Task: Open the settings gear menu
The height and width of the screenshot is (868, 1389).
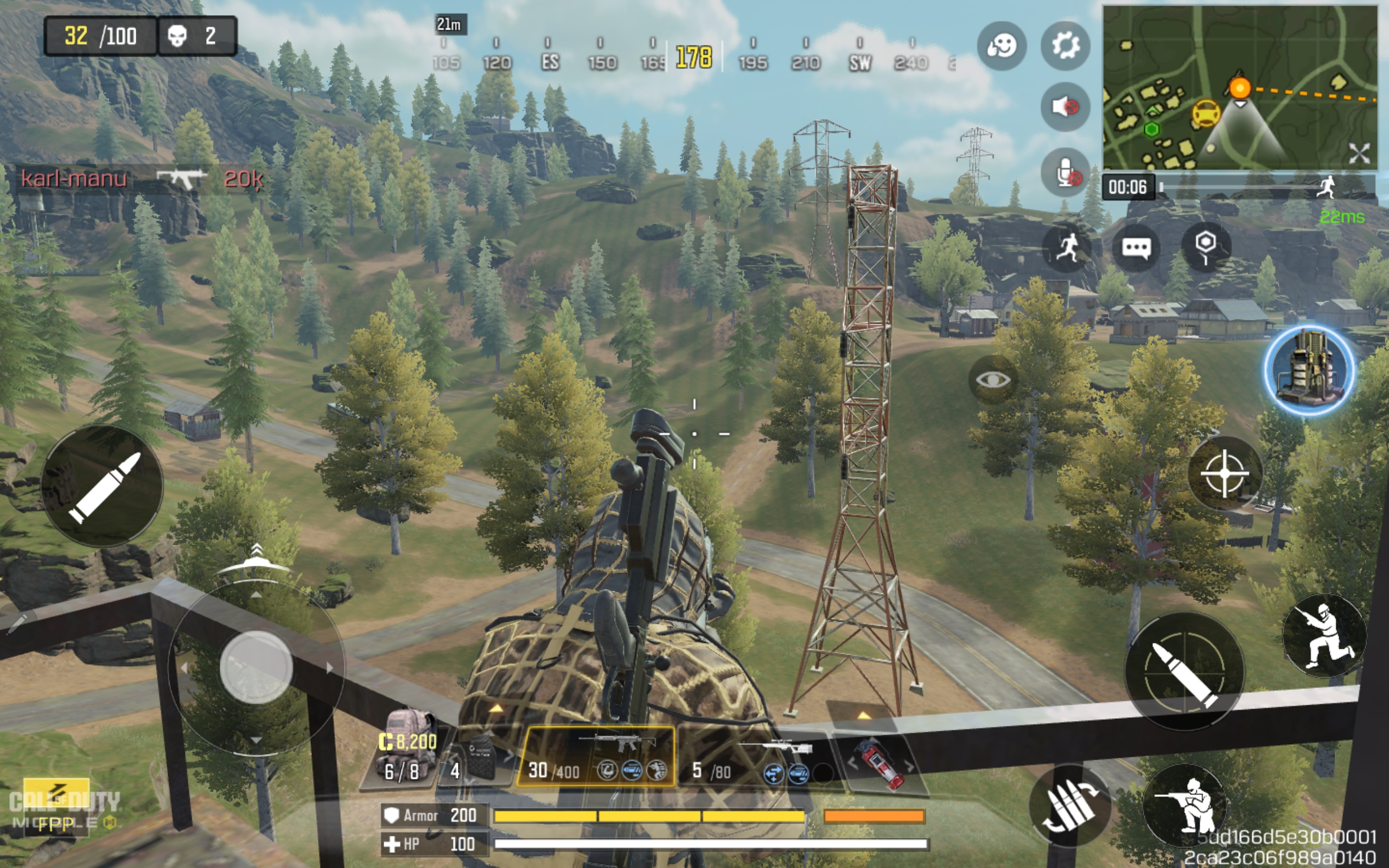Action: tap(1065, 46)
